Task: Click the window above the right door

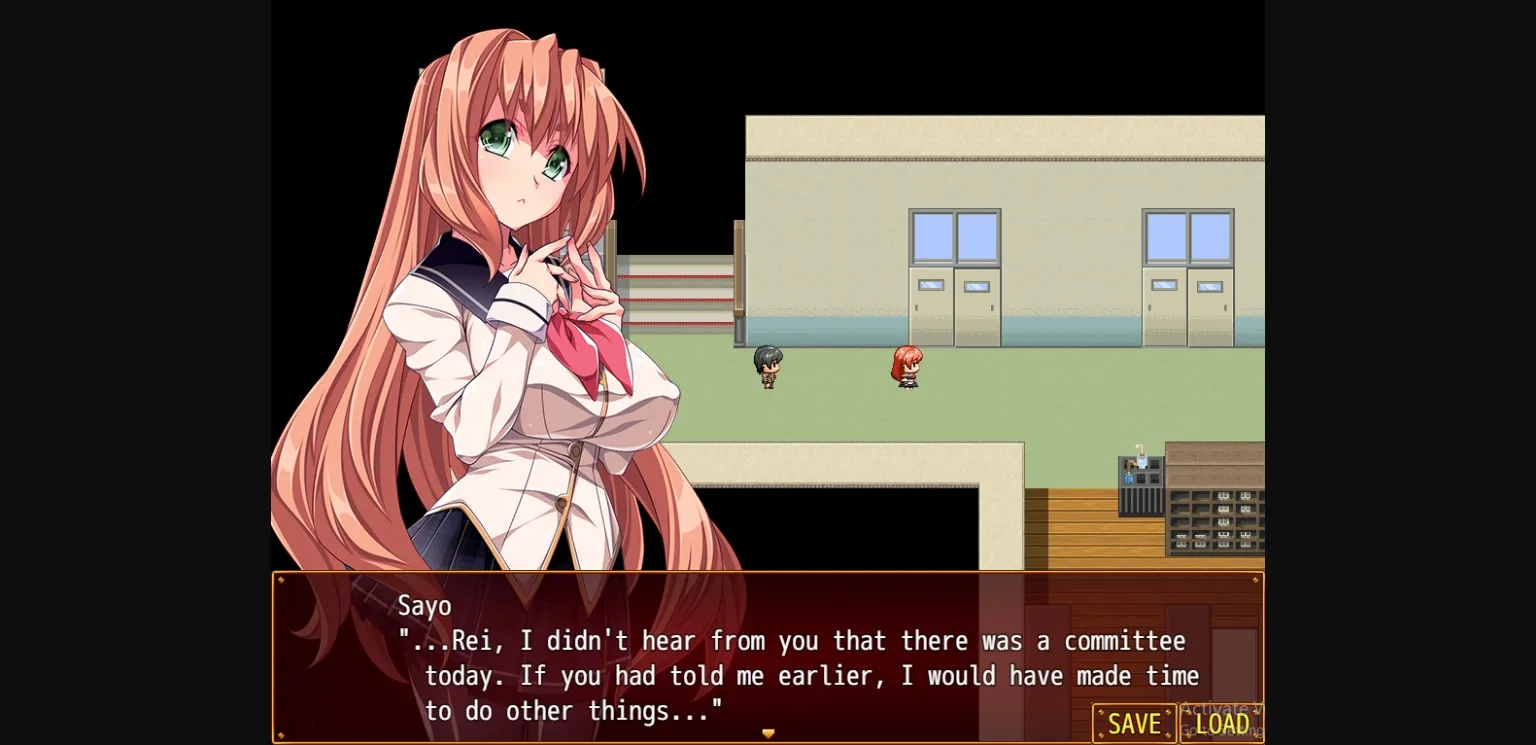Action: (x=1190, y=237)
